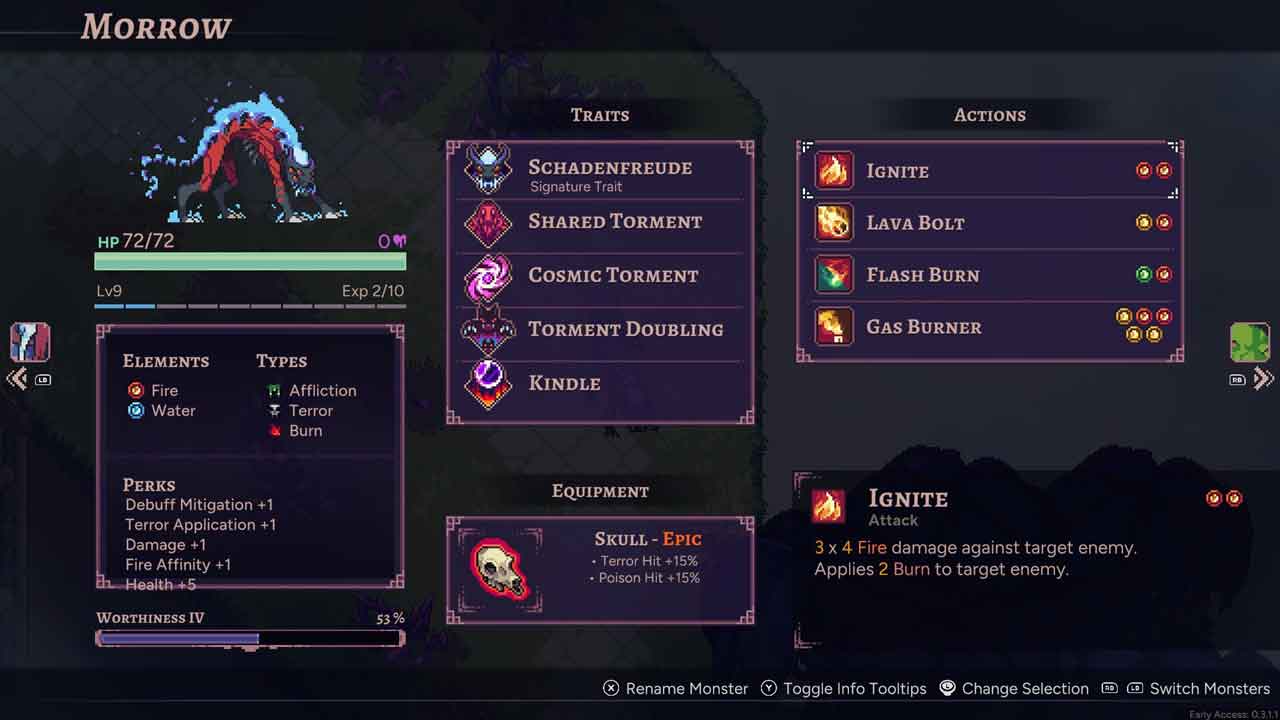
Task: Open the Torment Doubling trait
Action: pos(600,330)
